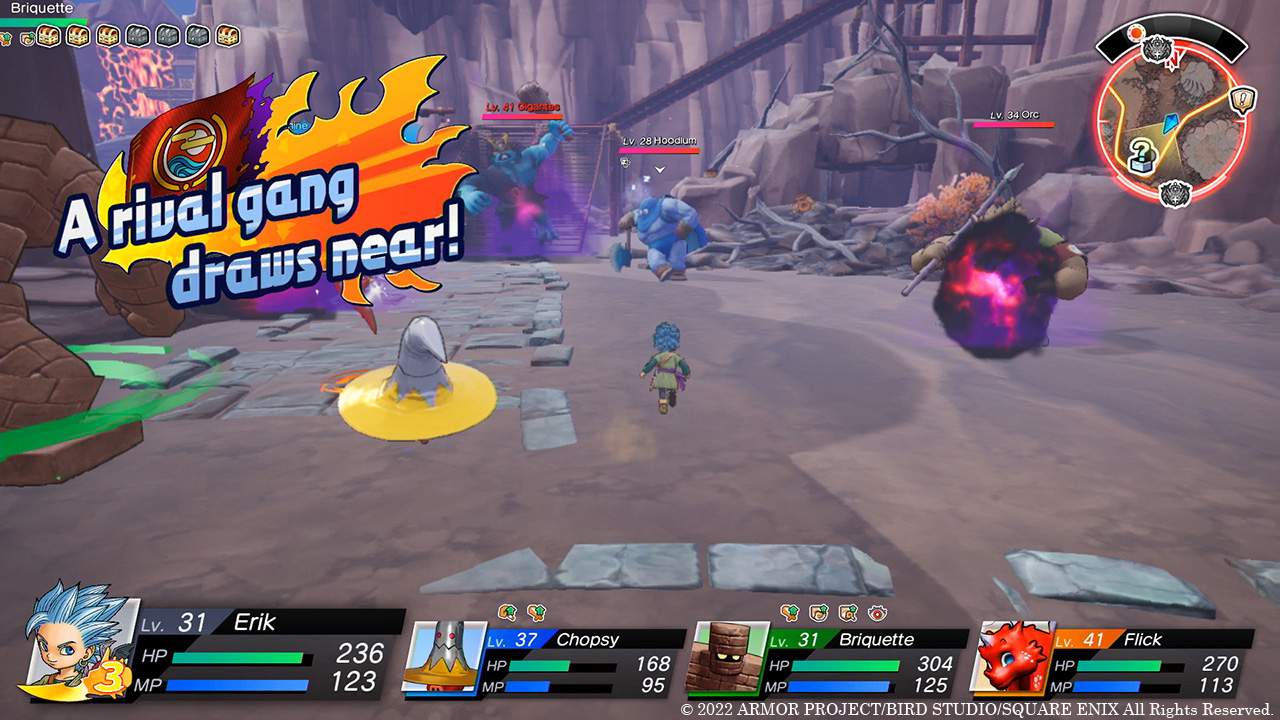Select the question-mark treasure marker on the minimap
1280x720 pixels.
click(x=1143, y=152)
